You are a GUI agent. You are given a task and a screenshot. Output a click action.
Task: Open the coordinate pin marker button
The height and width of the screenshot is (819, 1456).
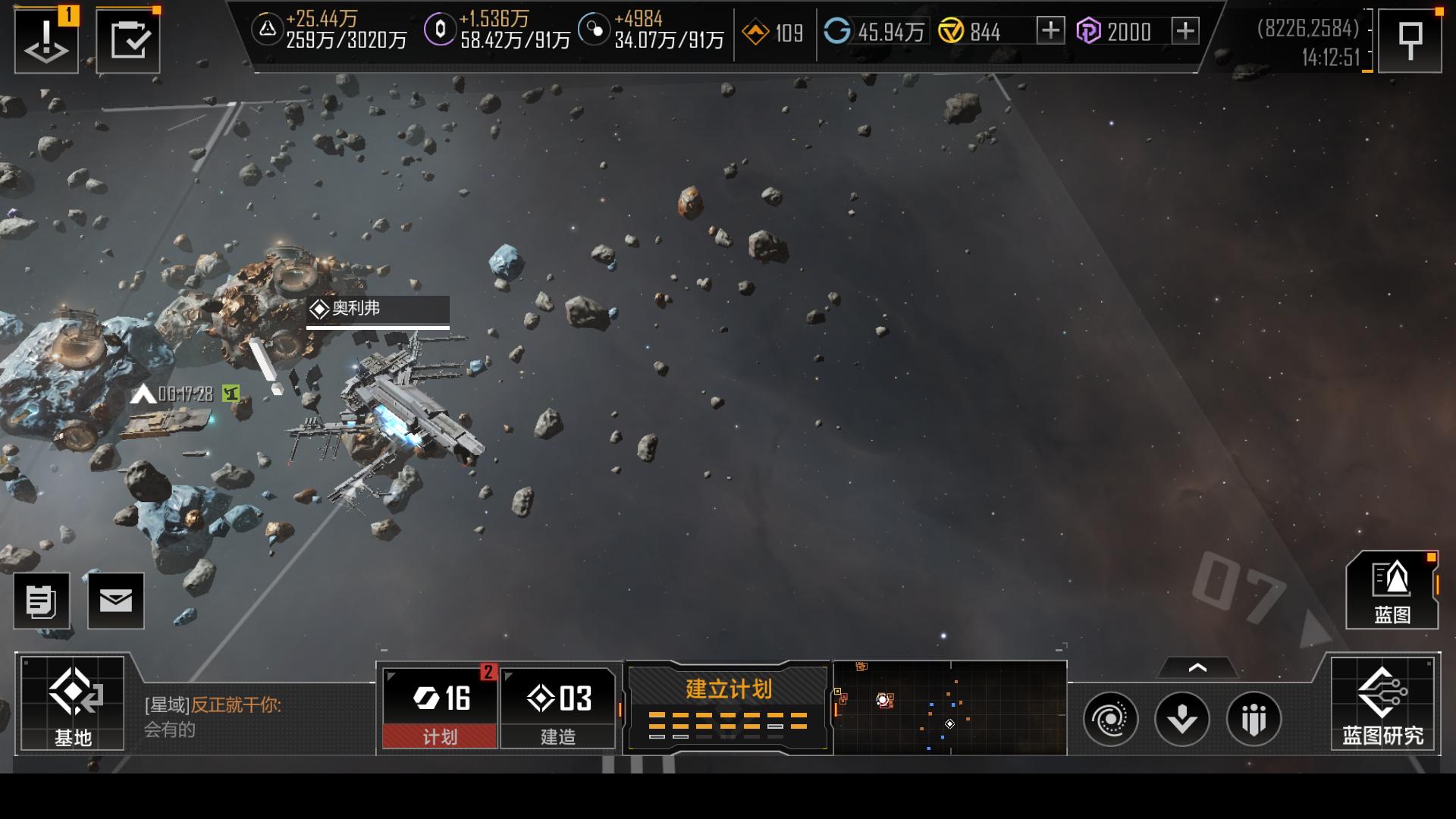[x=1410, y=40]
